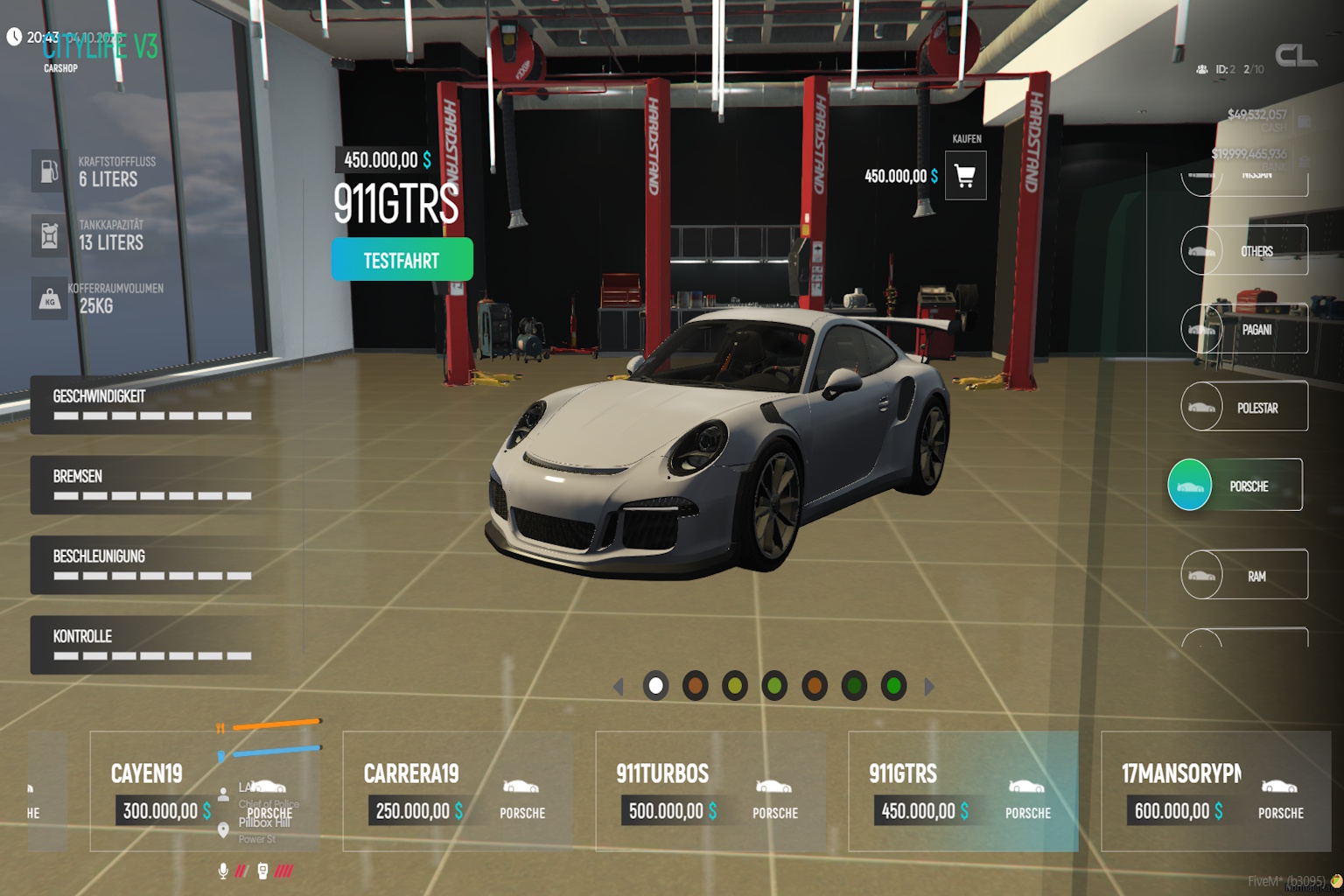The height and width of the screenshot is (896, 1344).
Task: Click the 911GTRS vehicle card
Action: point(962,791)
